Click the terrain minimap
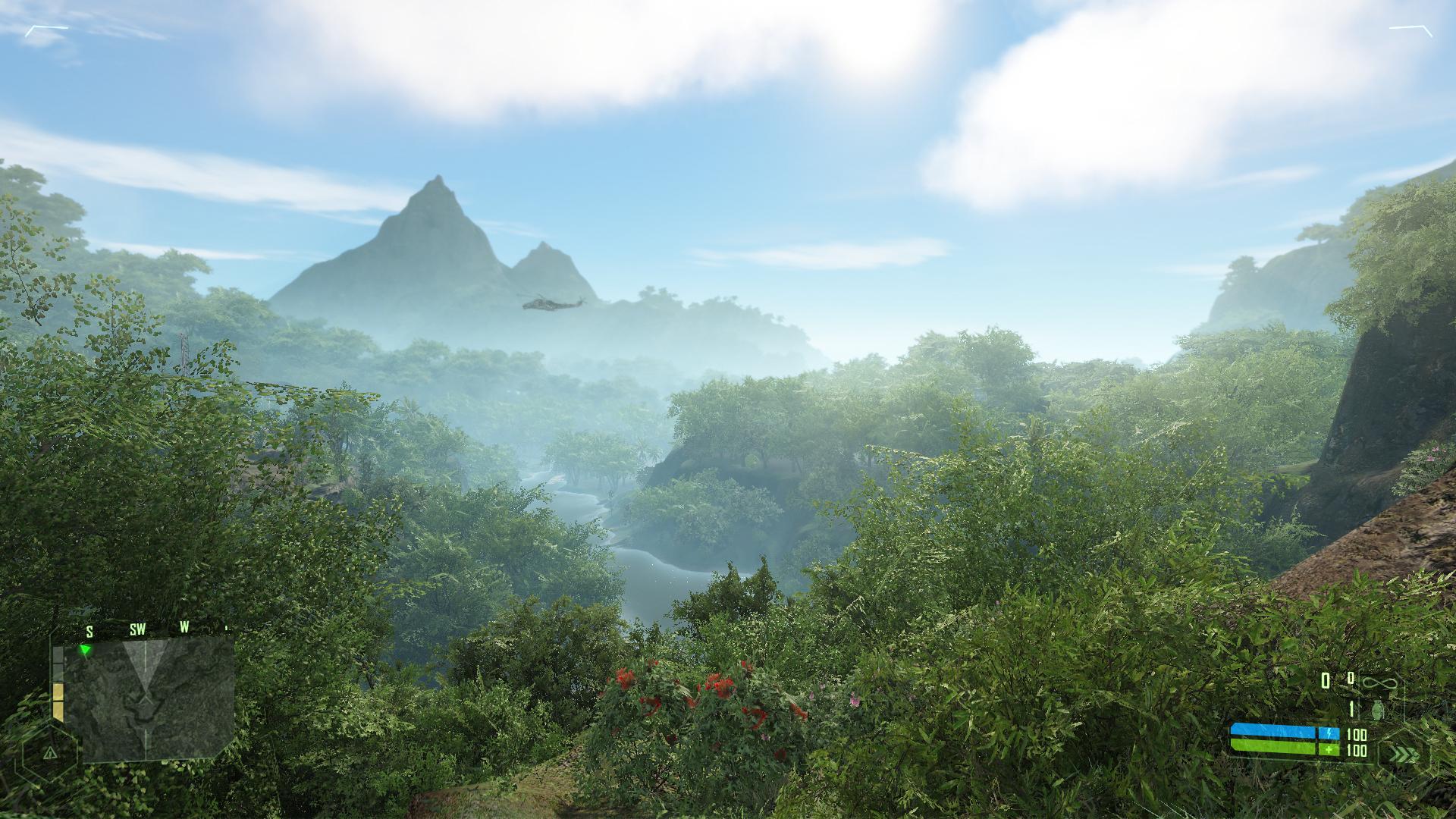 158,698
